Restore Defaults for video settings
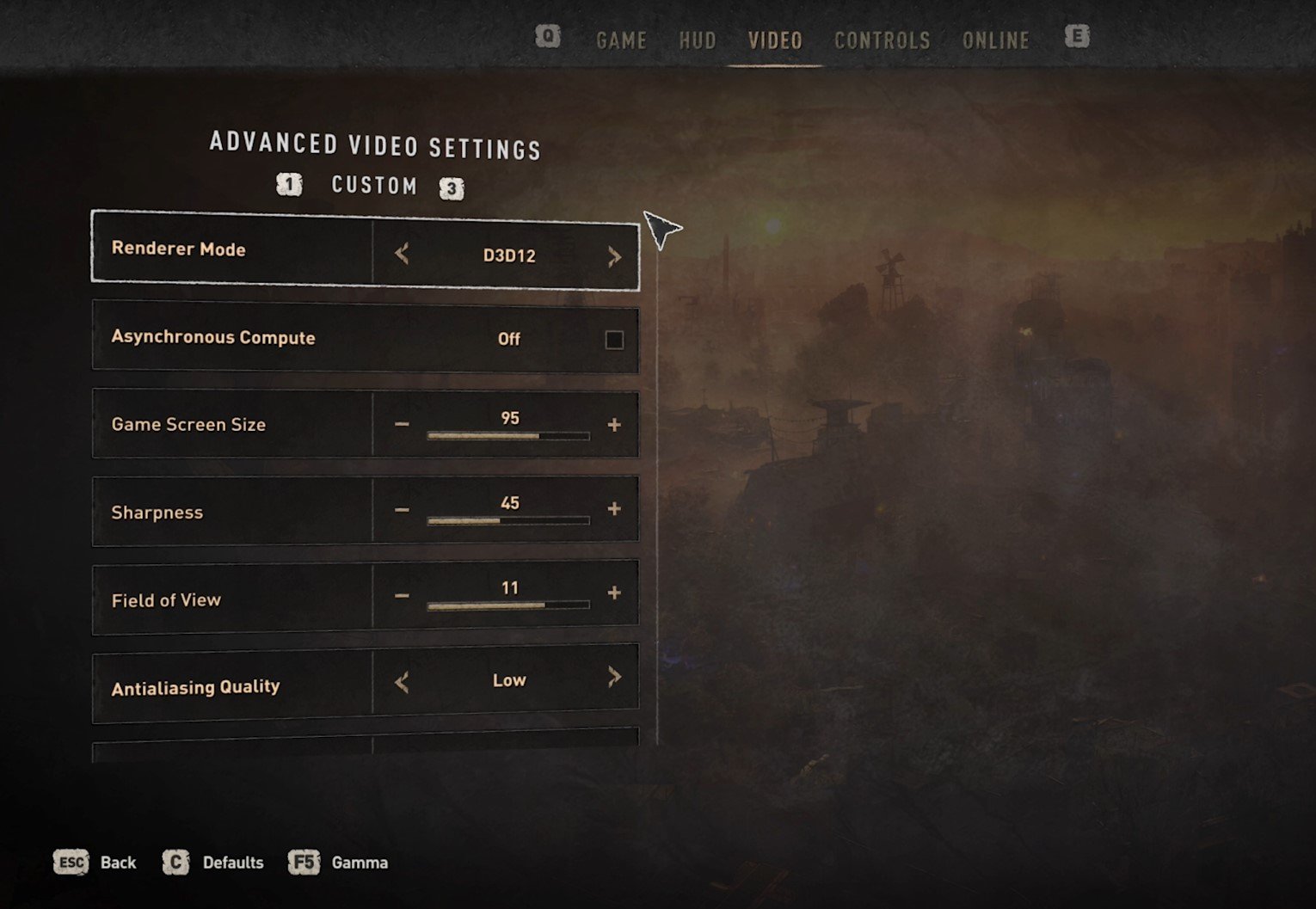 [213, 863]
